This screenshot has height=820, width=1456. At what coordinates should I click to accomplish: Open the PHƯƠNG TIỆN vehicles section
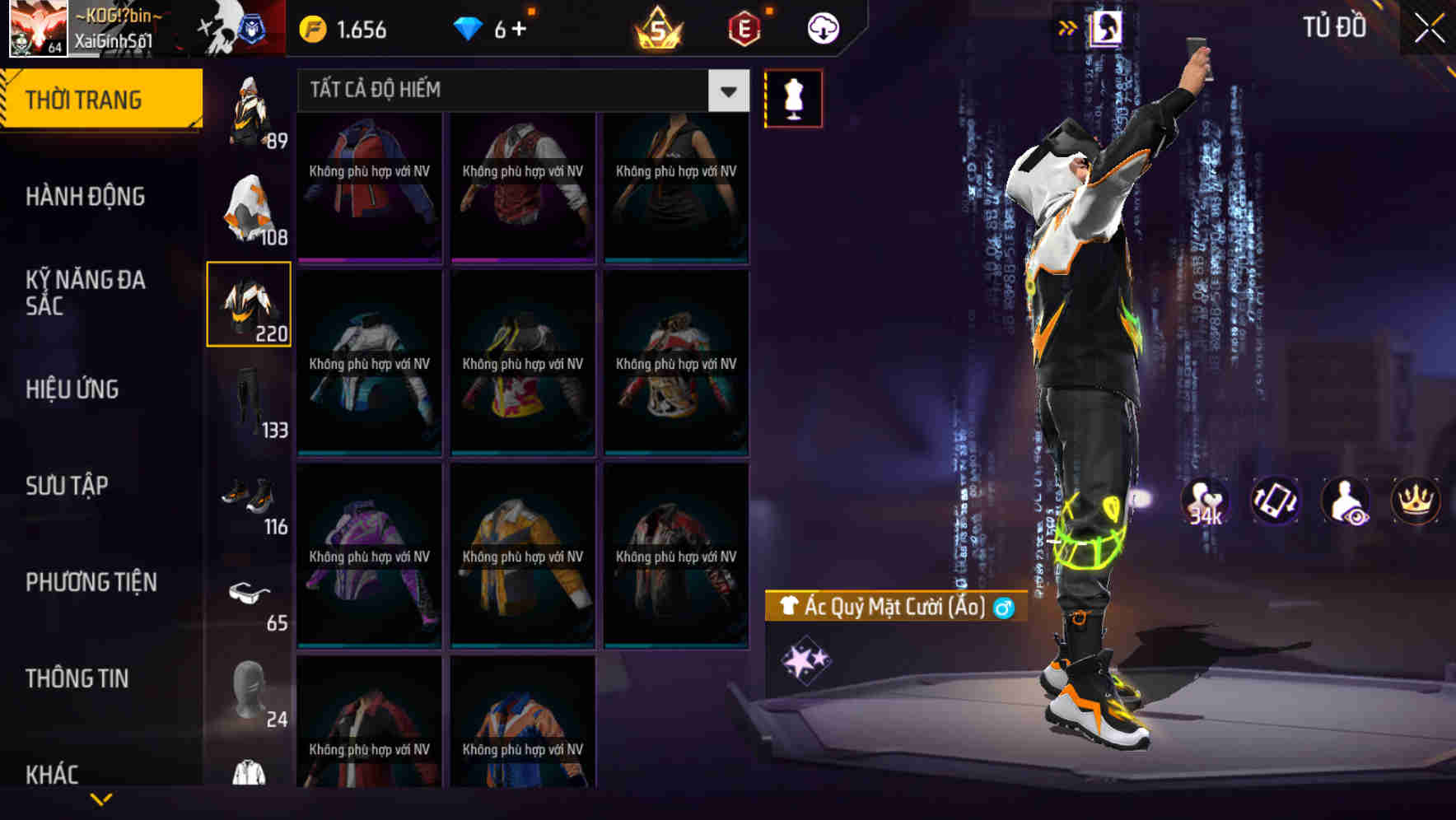91,582
